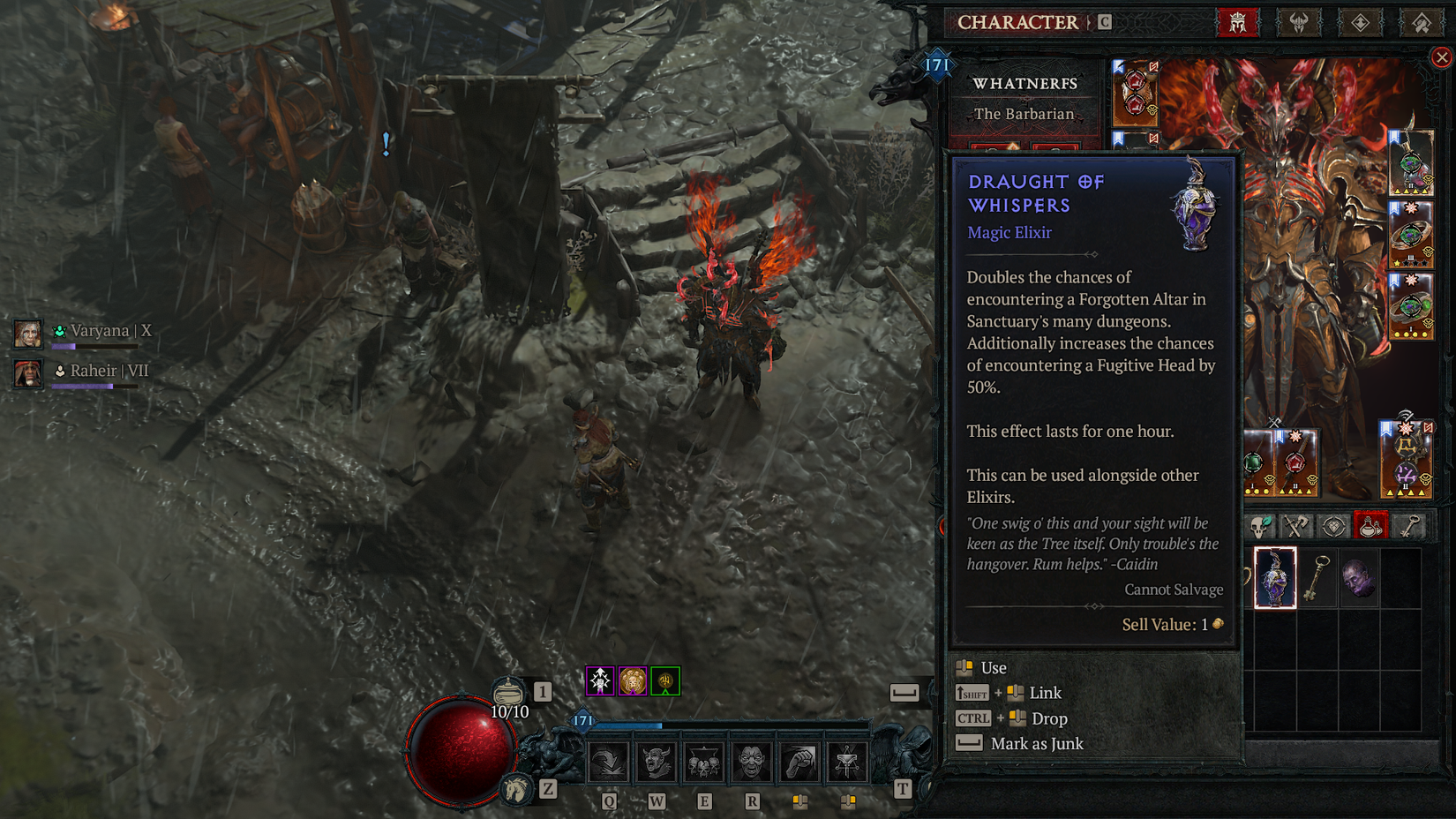This screenshot has height=819, width=1456.
Task: Open the Gems tab with the gem icon
Action: (x=1332, y=525)
